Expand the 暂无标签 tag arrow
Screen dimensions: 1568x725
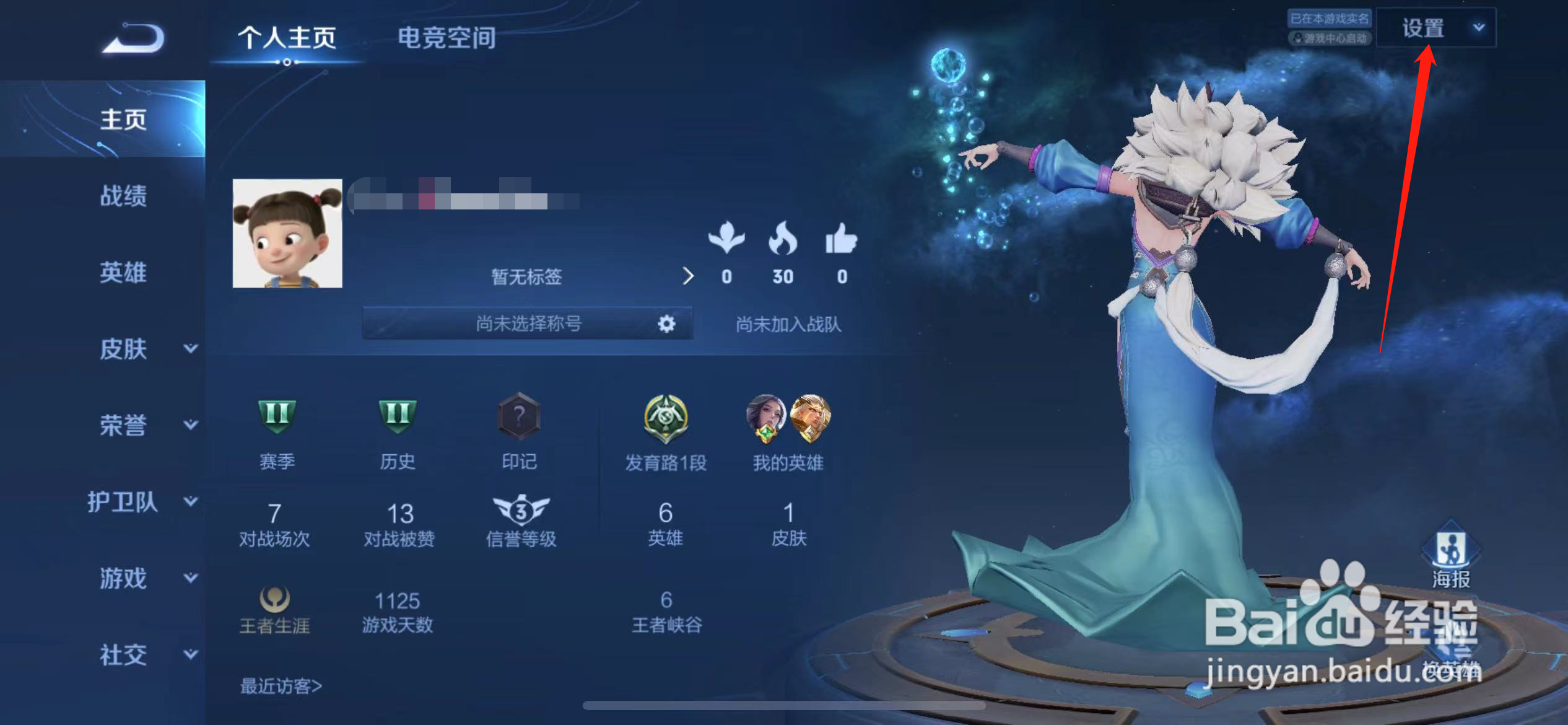click(689, 277)
